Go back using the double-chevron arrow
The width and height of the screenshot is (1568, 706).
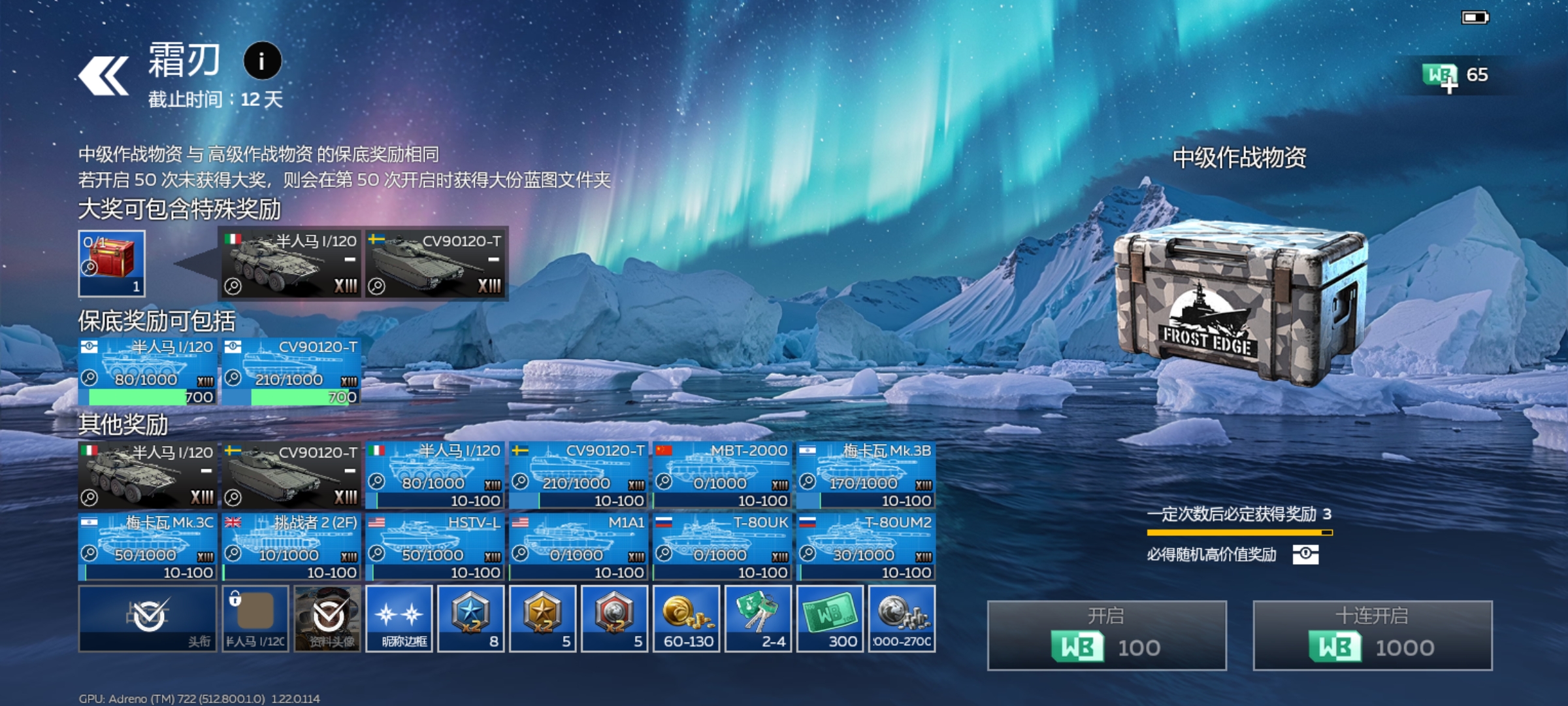[x=103, y=76]
